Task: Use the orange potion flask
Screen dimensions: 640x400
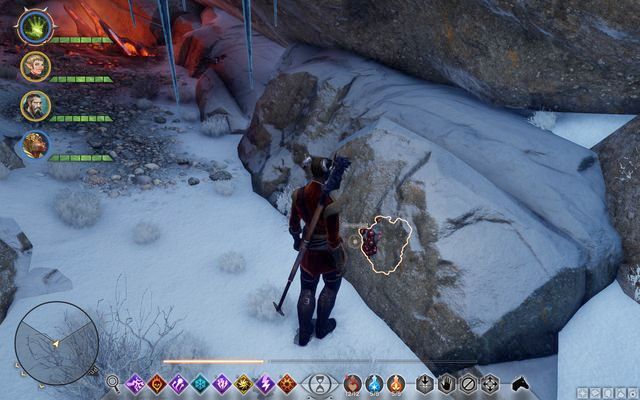Action: pyautogui.click(x=396, y=382)
